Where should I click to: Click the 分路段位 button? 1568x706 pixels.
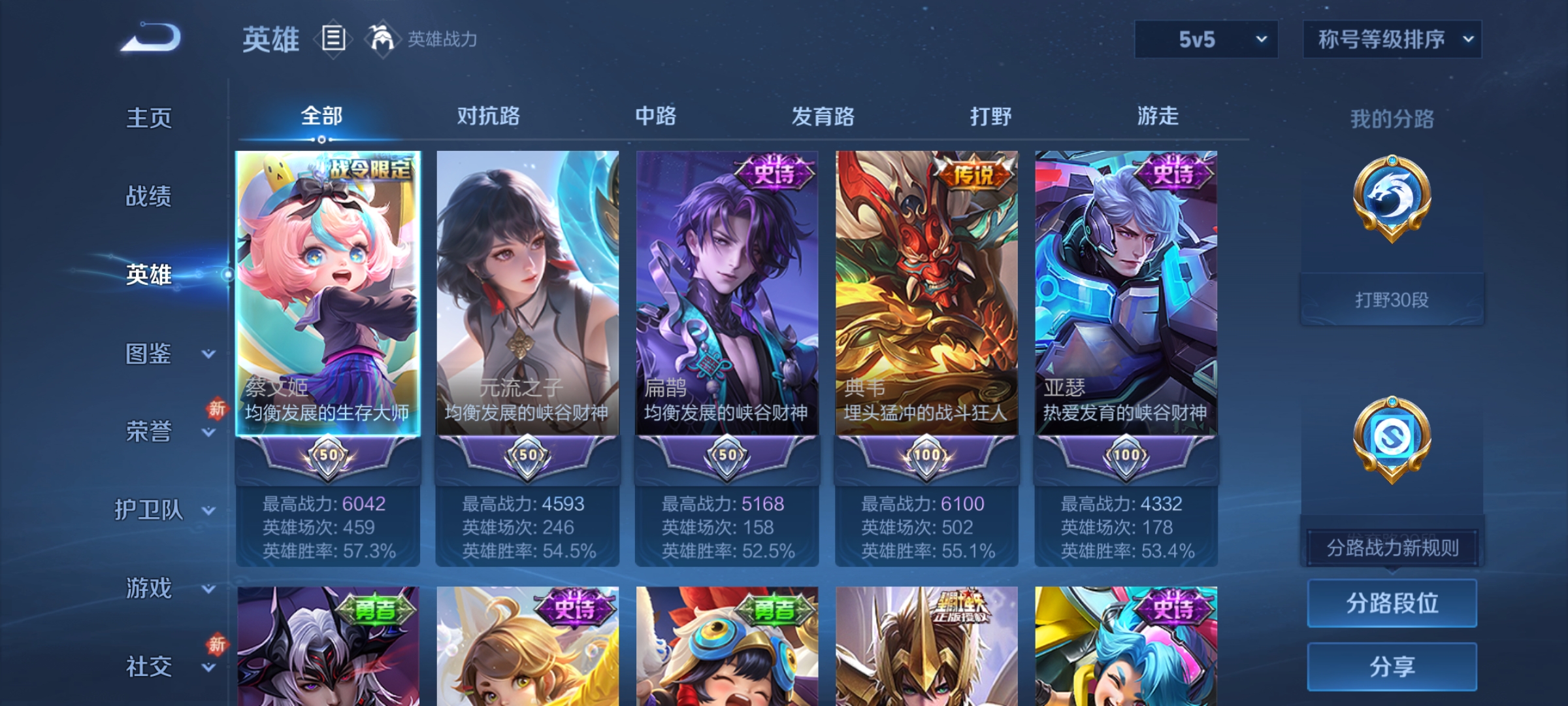pos(1392,603)
